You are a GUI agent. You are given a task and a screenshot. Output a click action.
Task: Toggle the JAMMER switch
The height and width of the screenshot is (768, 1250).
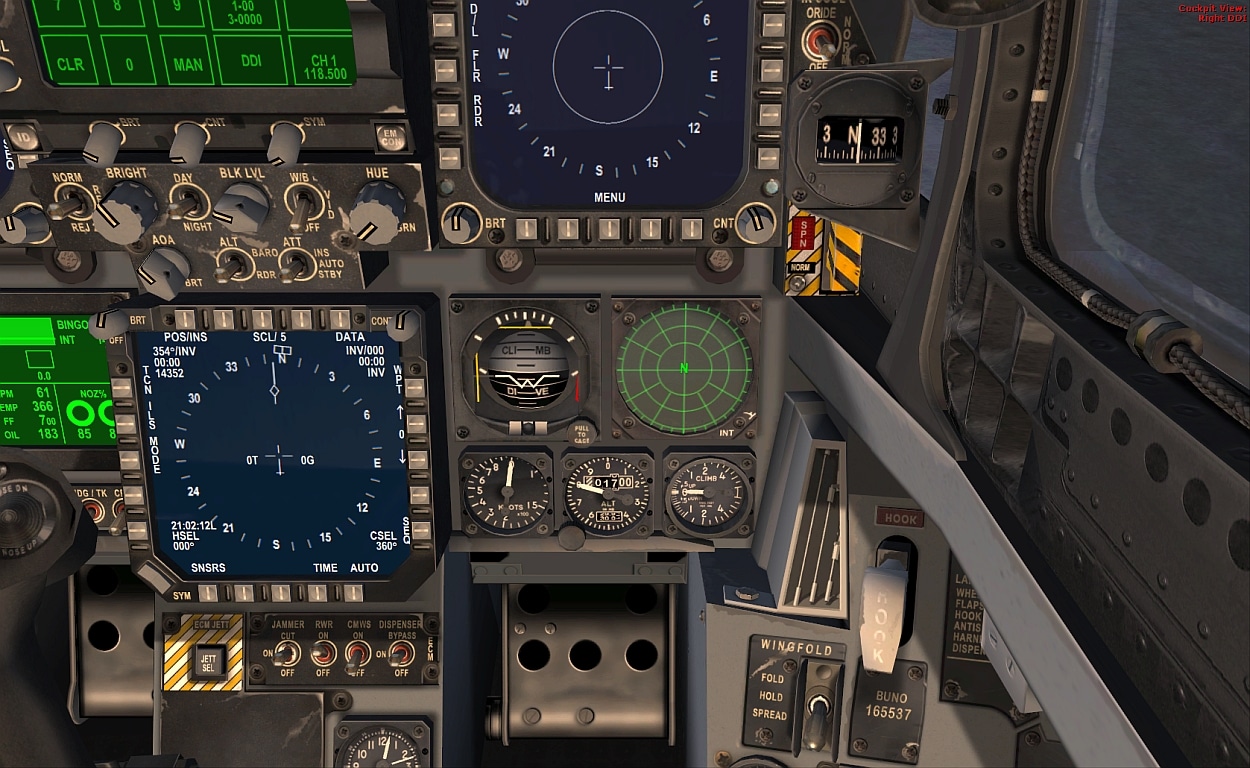coord(287,654)
